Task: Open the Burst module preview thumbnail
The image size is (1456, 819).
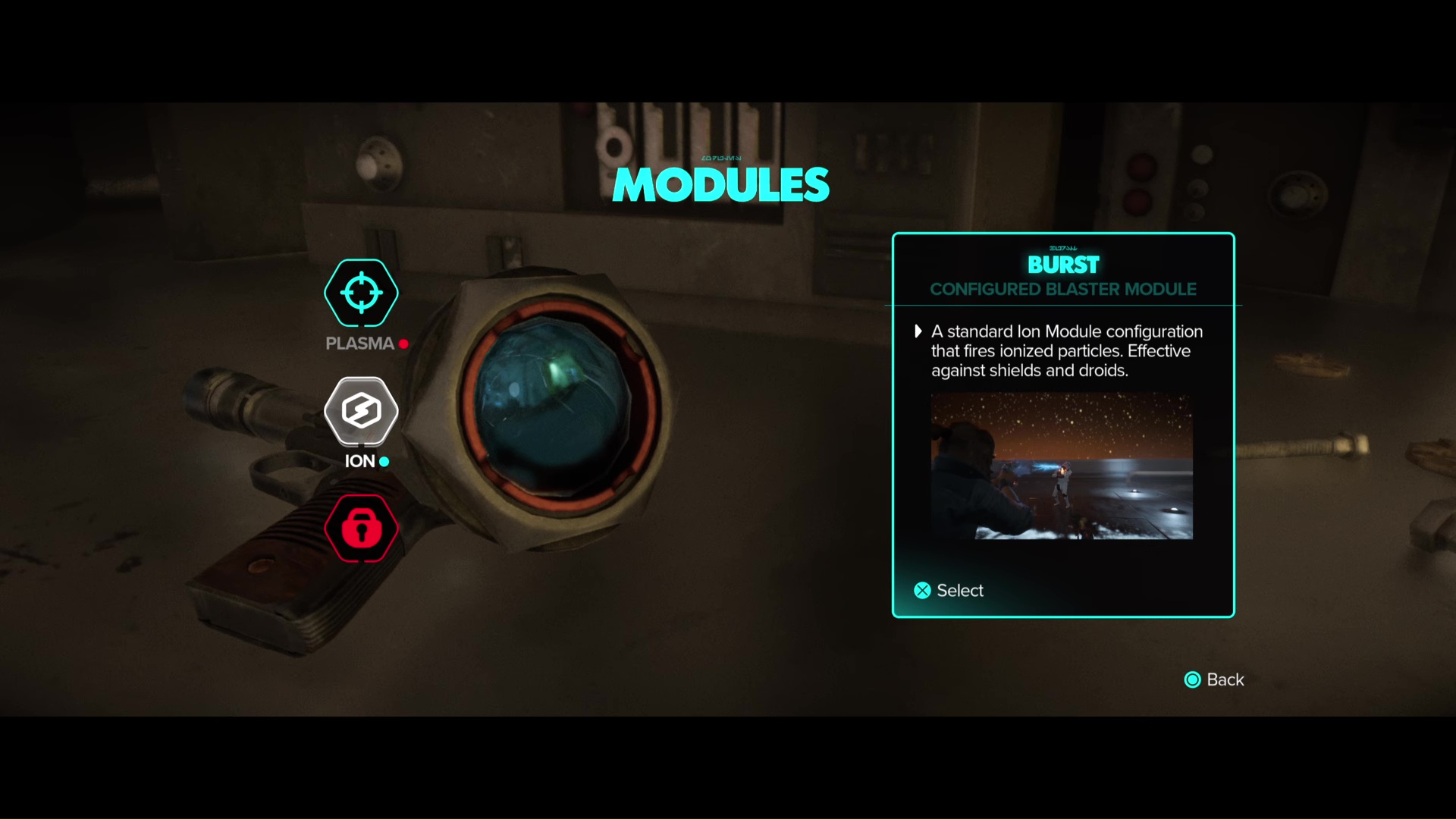Action: 1062,466
